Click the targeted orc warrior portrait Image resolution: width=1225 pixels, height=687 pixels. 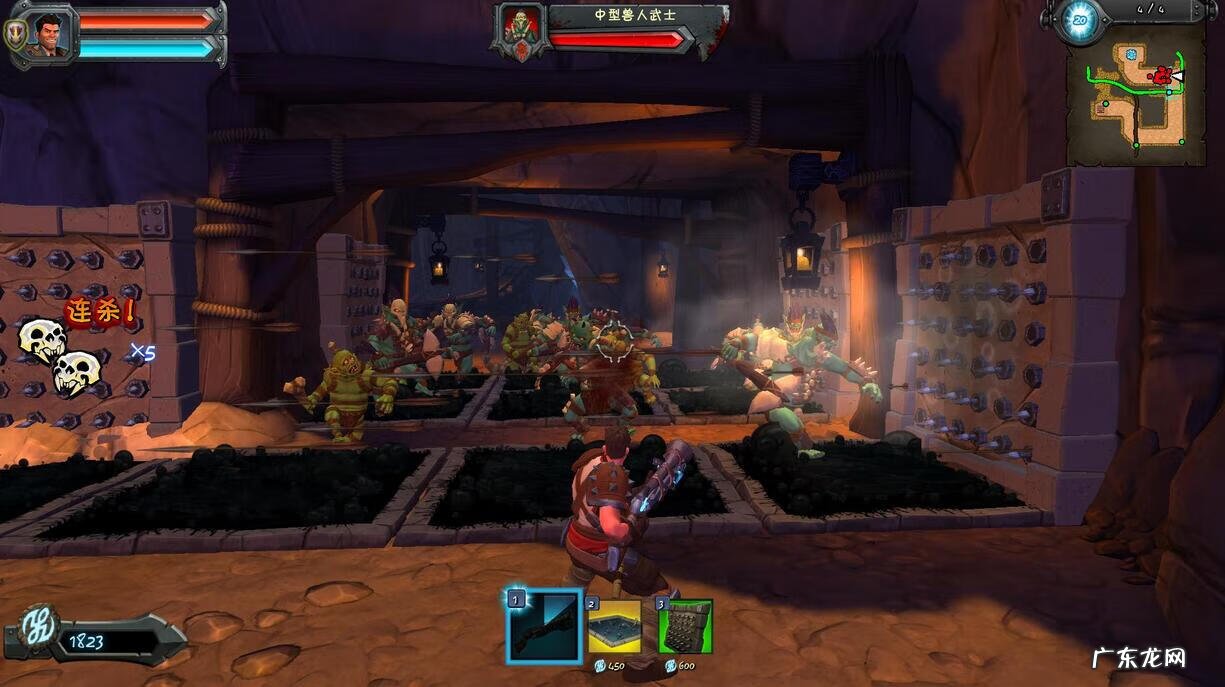[x=519, y=28]
